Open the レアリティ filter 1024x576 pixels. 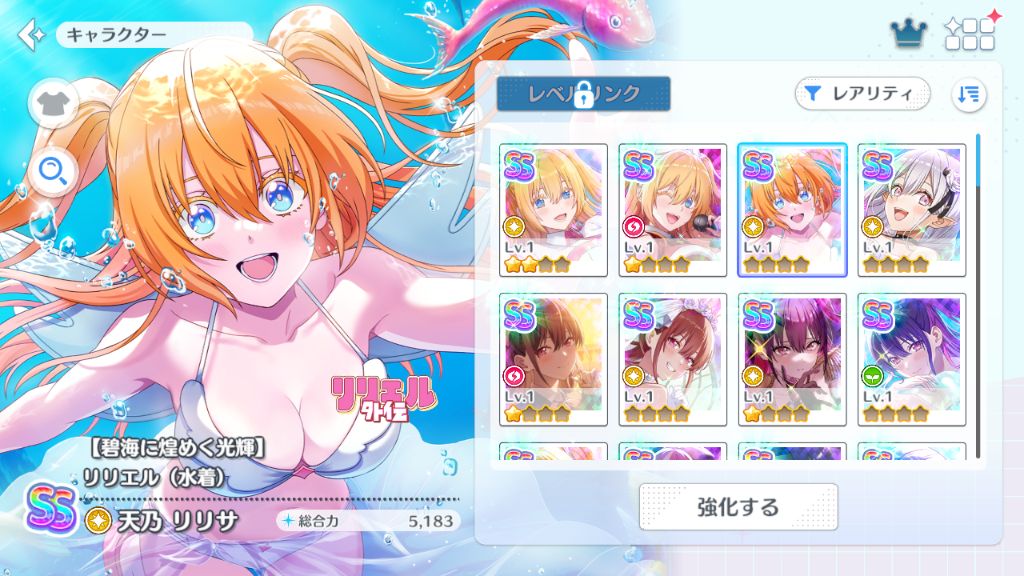[x=862, y=94]
